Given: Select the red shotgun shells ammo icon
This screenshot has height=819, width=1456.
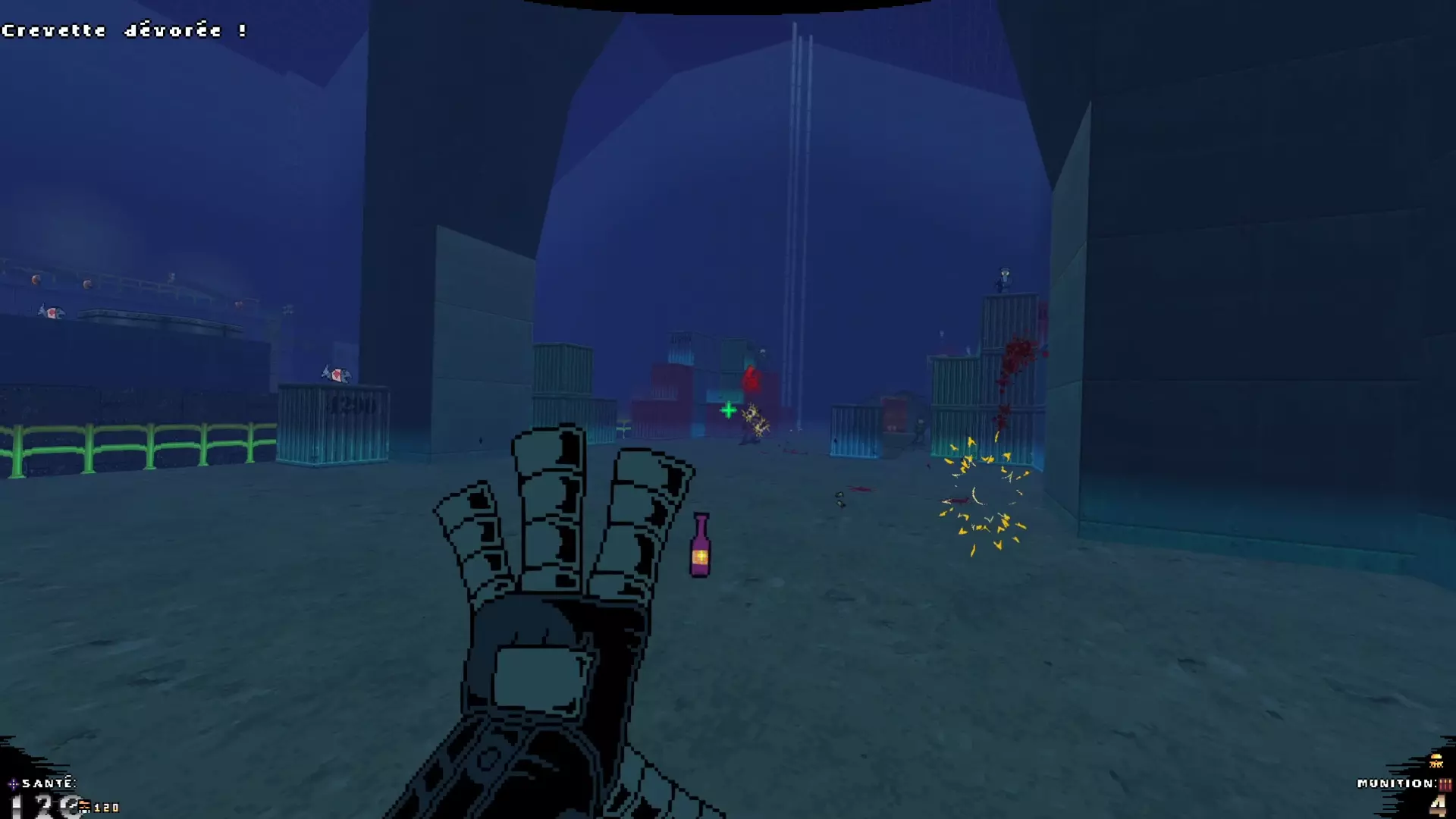Looking at the screenshot, I should click(1445, 784).
